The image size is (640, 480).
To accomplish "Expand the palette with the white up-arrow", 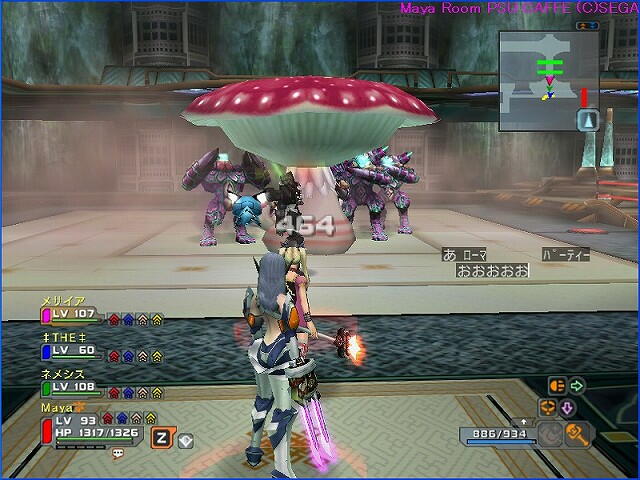I will (x=525, y=422).
